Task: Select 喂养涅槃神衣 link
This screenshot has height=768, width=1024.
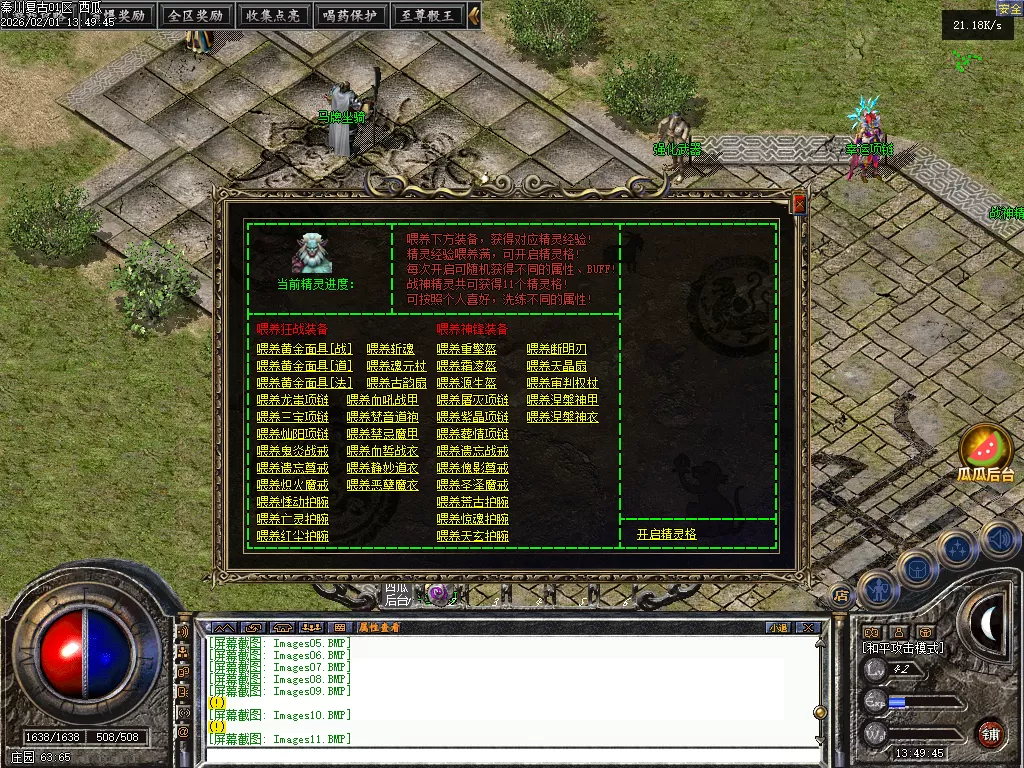Action: click(562, 417)
